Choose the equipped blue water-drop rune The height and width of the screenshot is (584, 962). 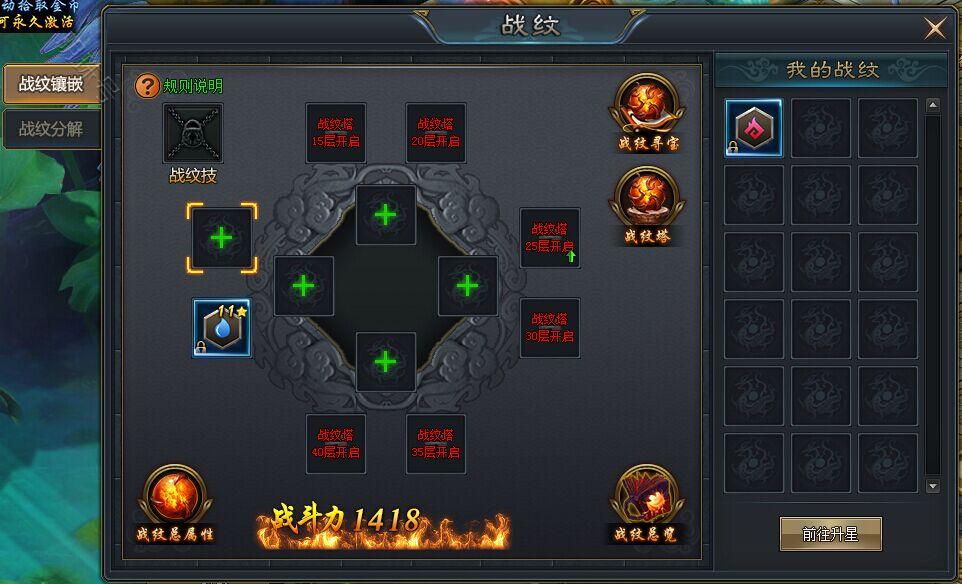click(x=222, y=329)
